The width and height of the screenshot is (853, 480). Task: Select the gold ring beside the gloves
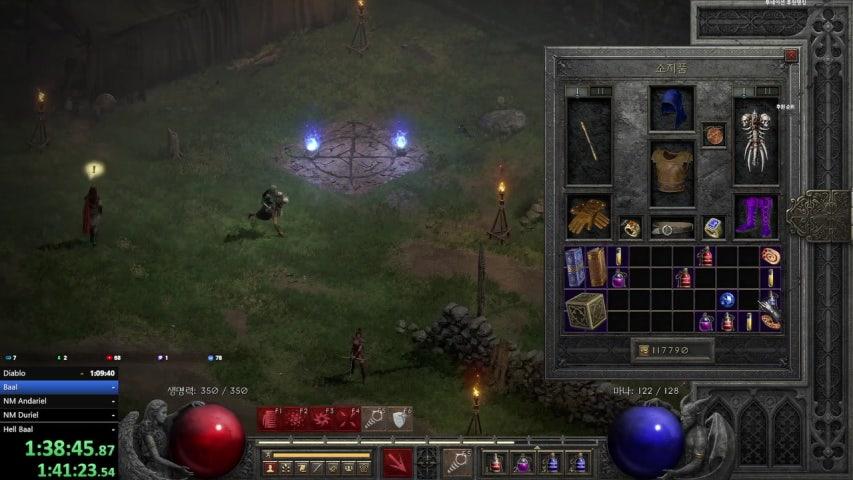pos(630,228)
